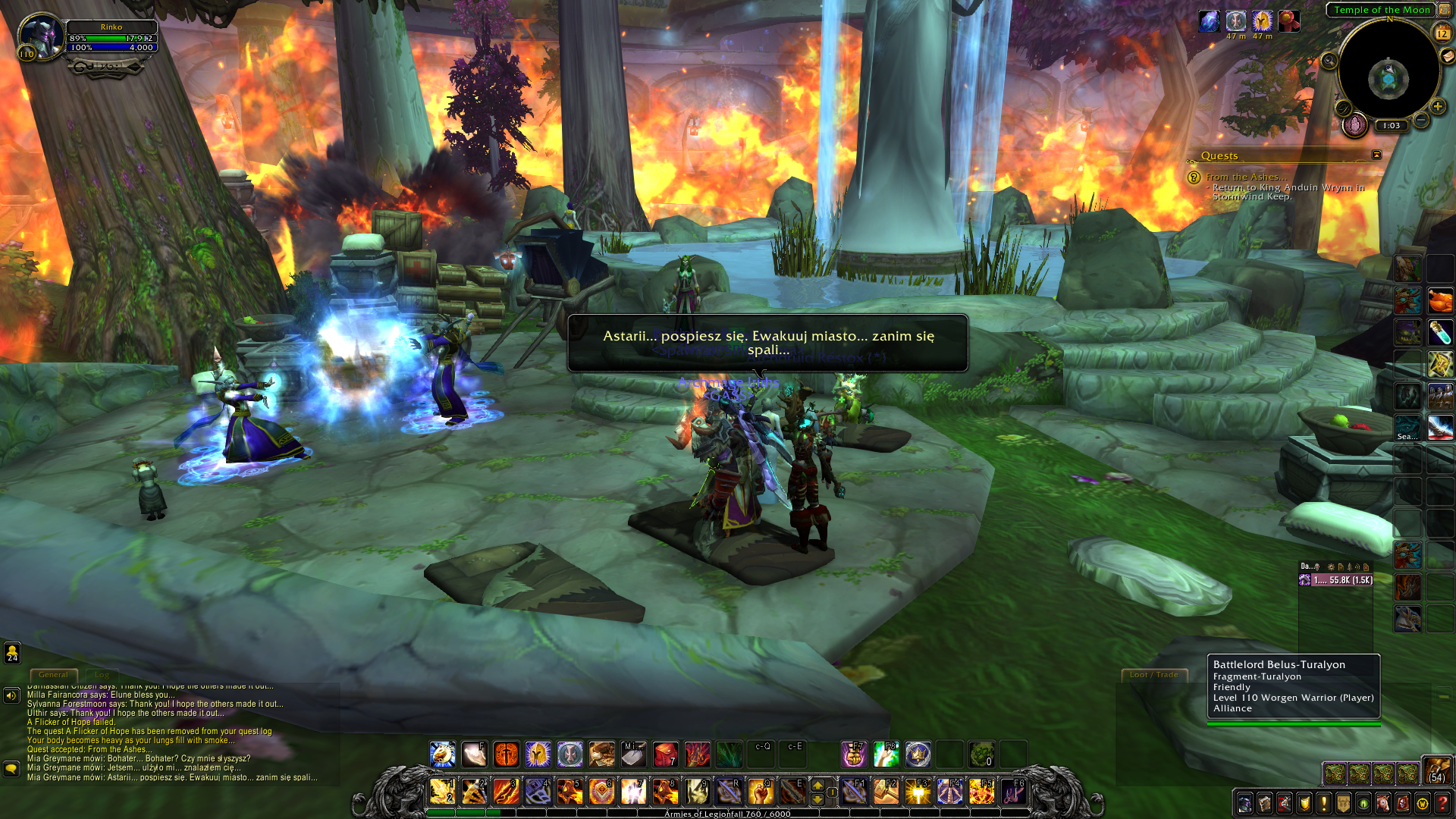The height and width of the screenshot is (819, 1456).
Task: Open the quest log exclamation button
Action: click(1324, 803)
